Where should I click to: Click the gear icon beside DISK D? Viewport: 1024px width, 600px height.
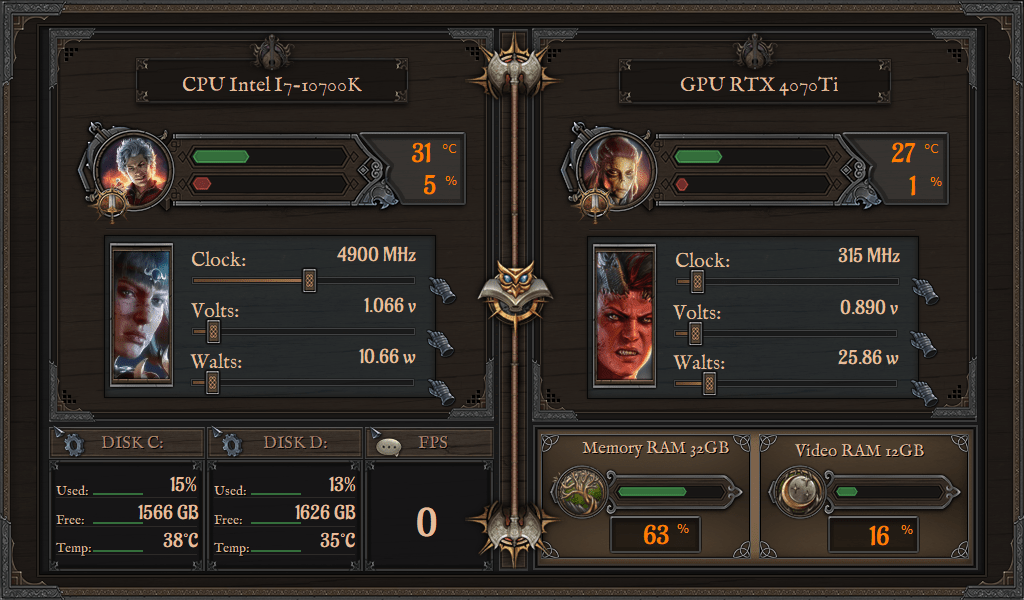pyautogui.click(x=231, y=444)
